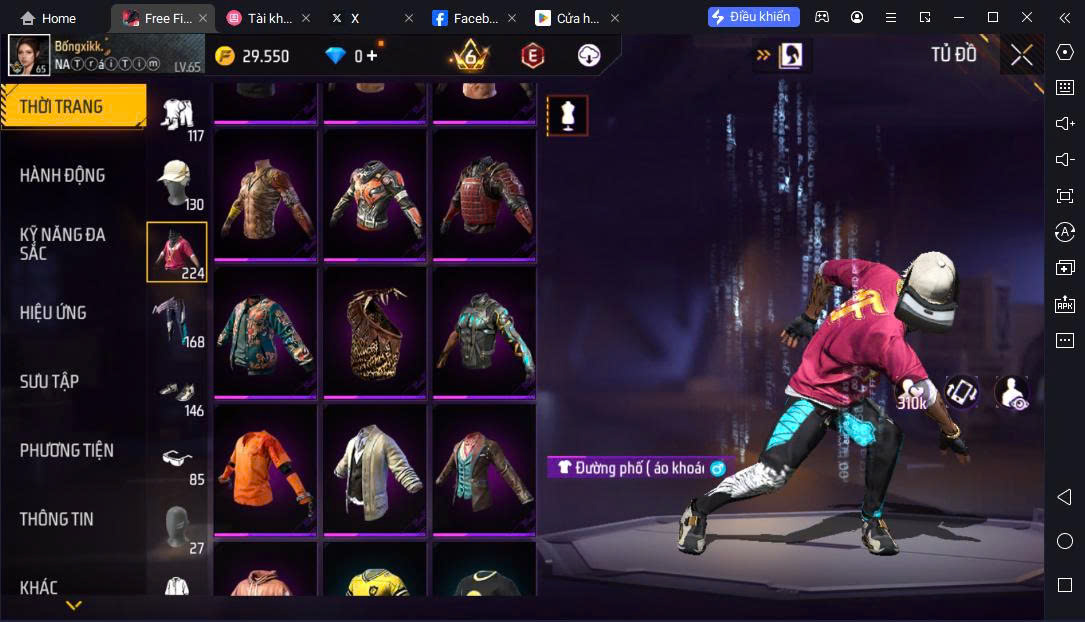The image size is (1085, 622).
Task: Equip the orange hoodie with gloves
Action: 265,468
